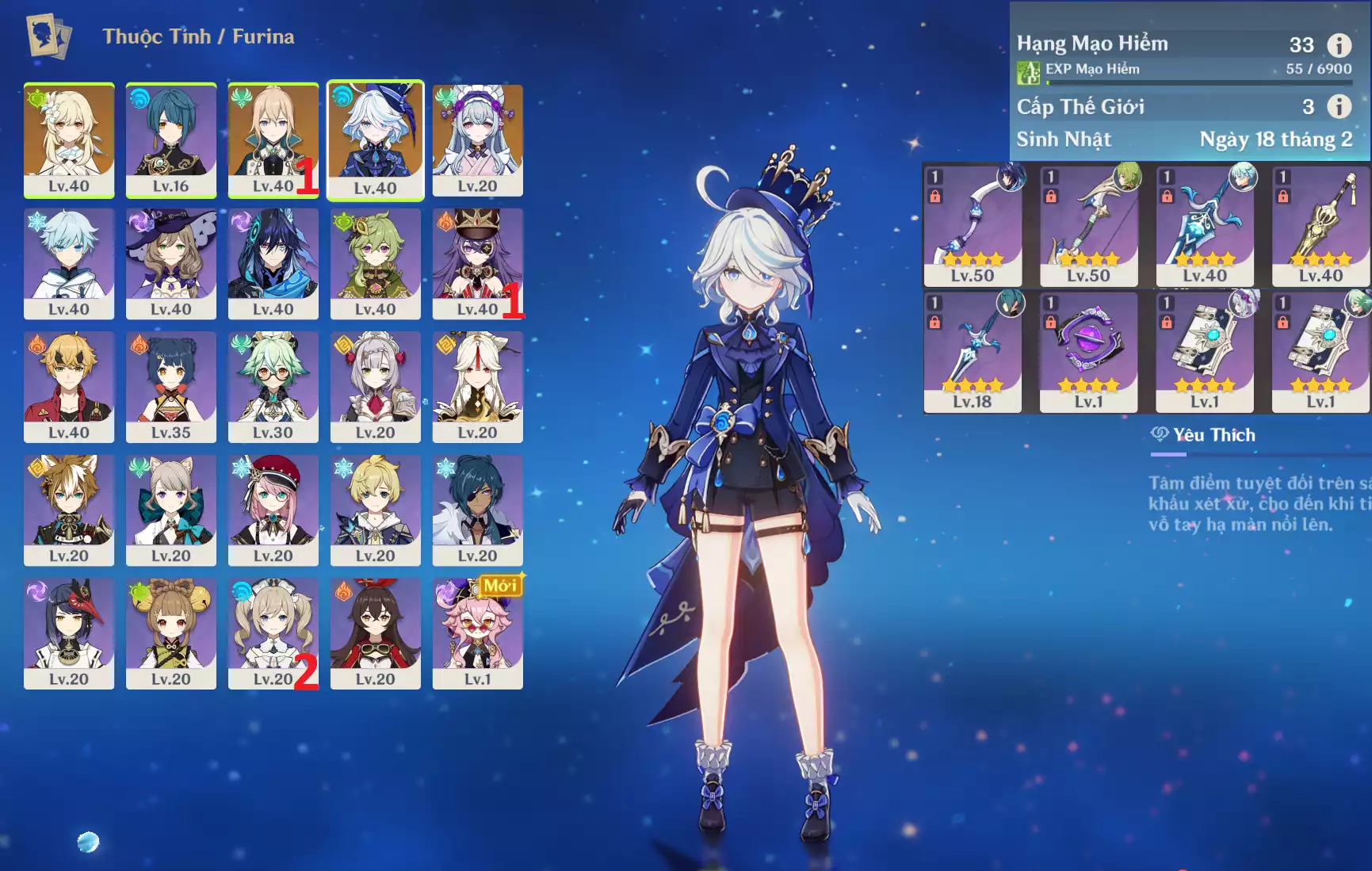The image size is (1372, 871).
Task: Click Ningguang's character portrait
Action: [477, 386]
